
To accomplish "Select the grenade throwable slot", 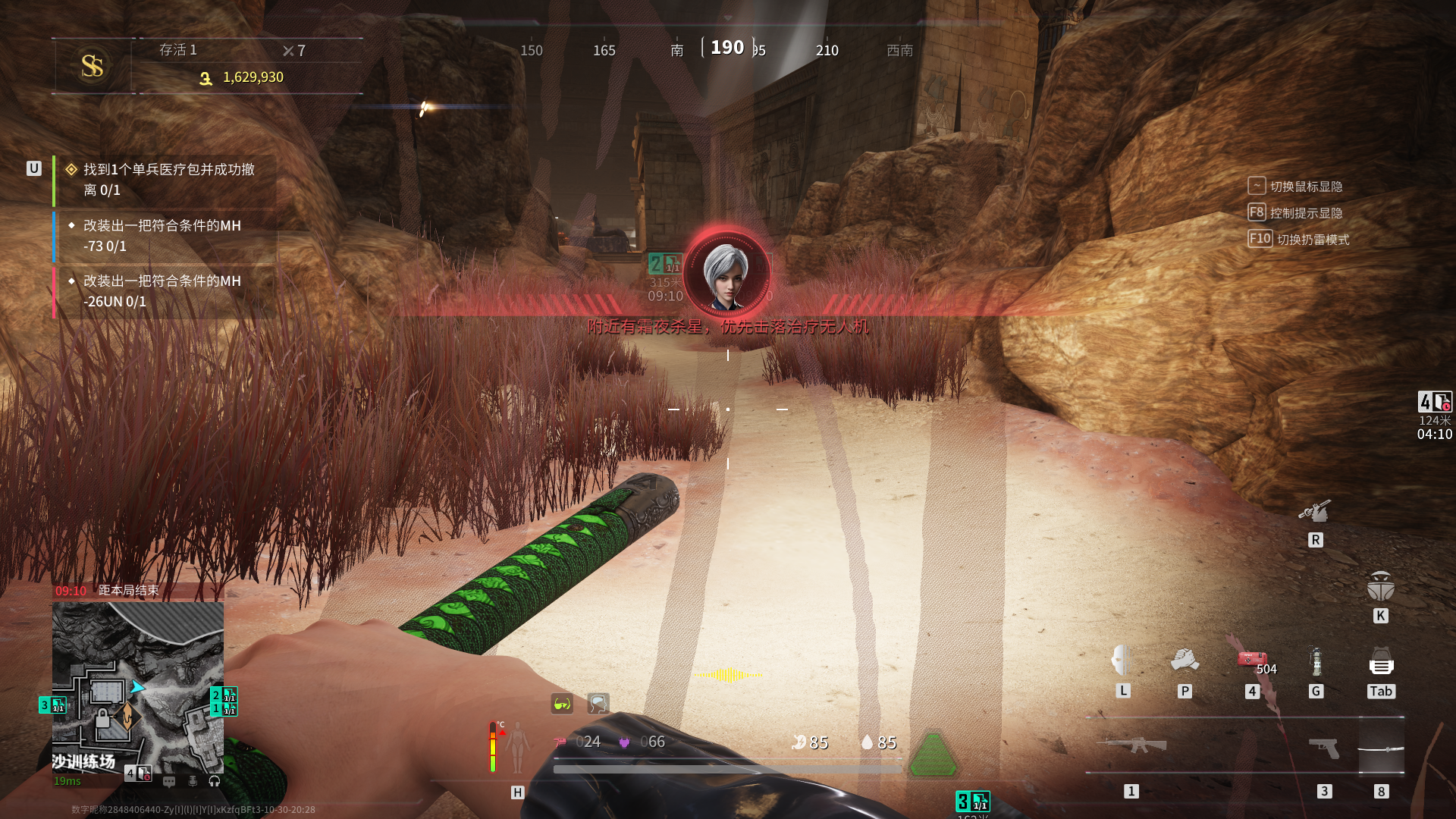I will [x=1316, y=662].
